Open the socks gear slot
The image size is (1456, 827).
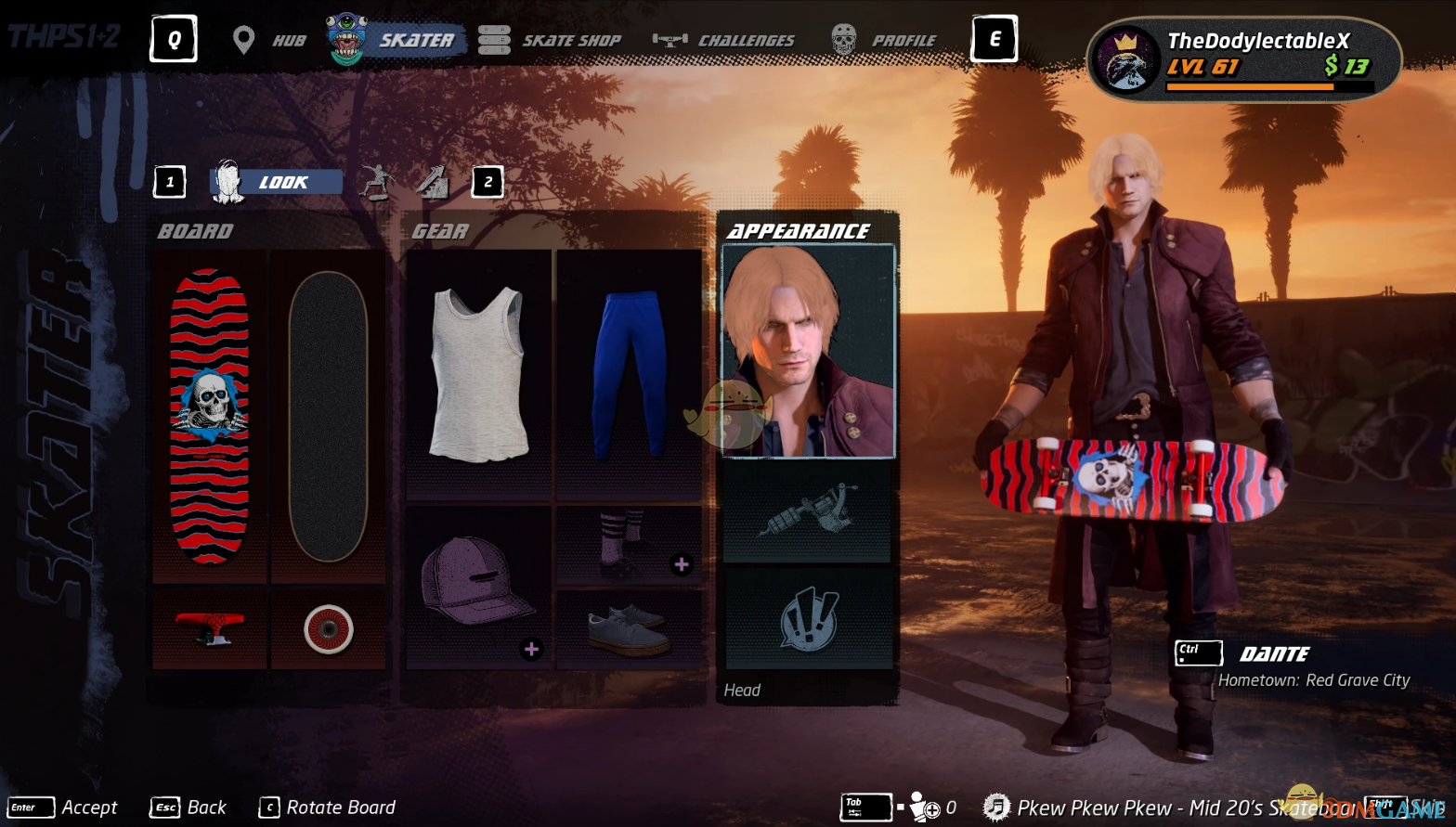click(x=629, y=545)
